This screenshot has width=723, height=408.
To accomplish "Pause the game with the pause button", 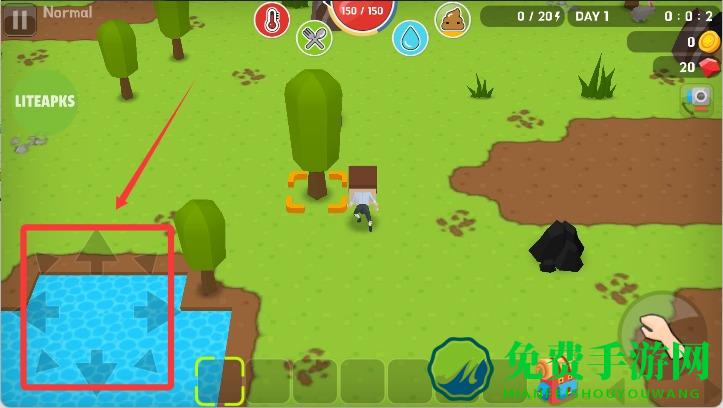I will 20,17.
